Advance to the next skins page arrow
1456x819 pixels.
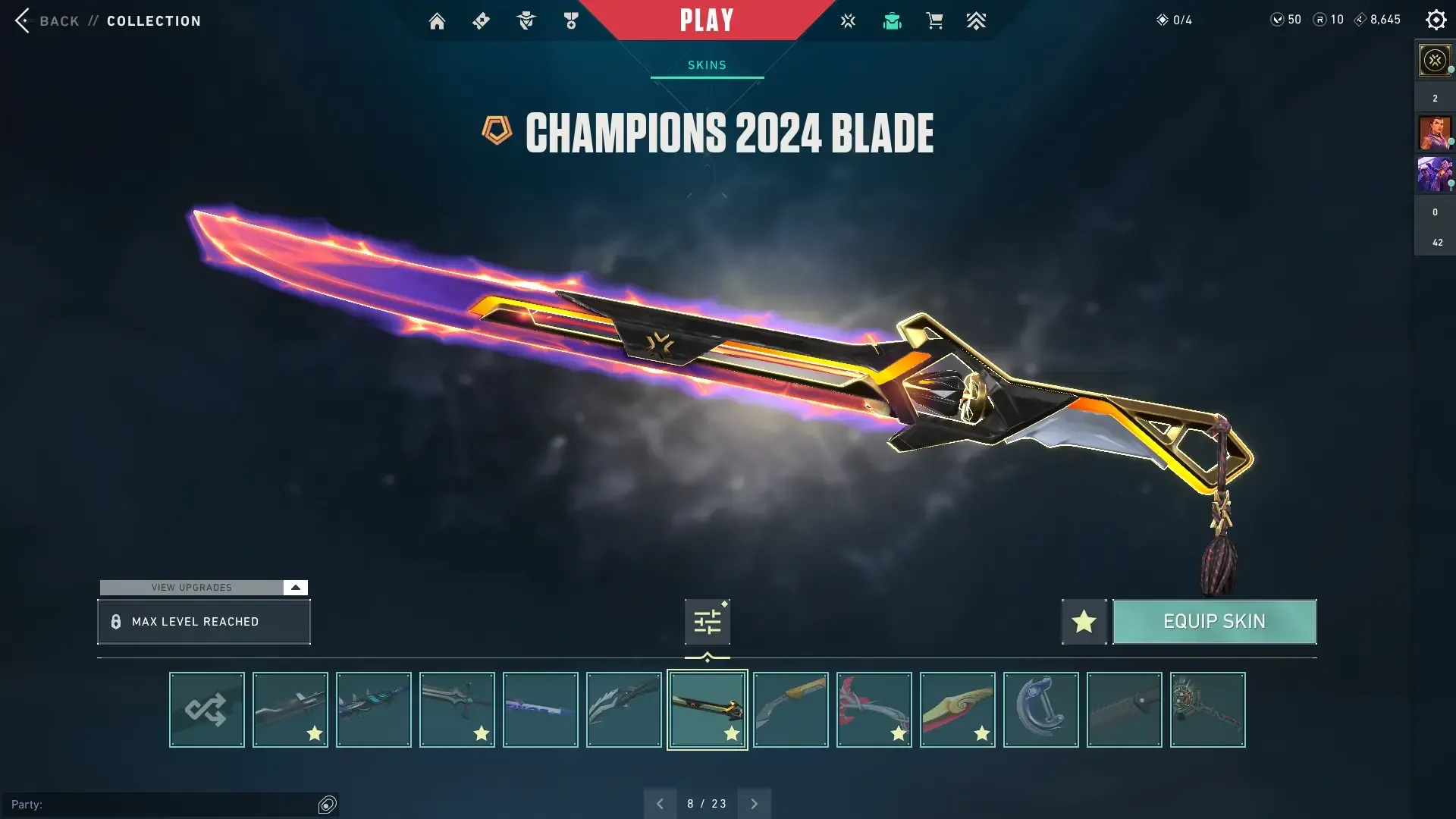[755, 802]
